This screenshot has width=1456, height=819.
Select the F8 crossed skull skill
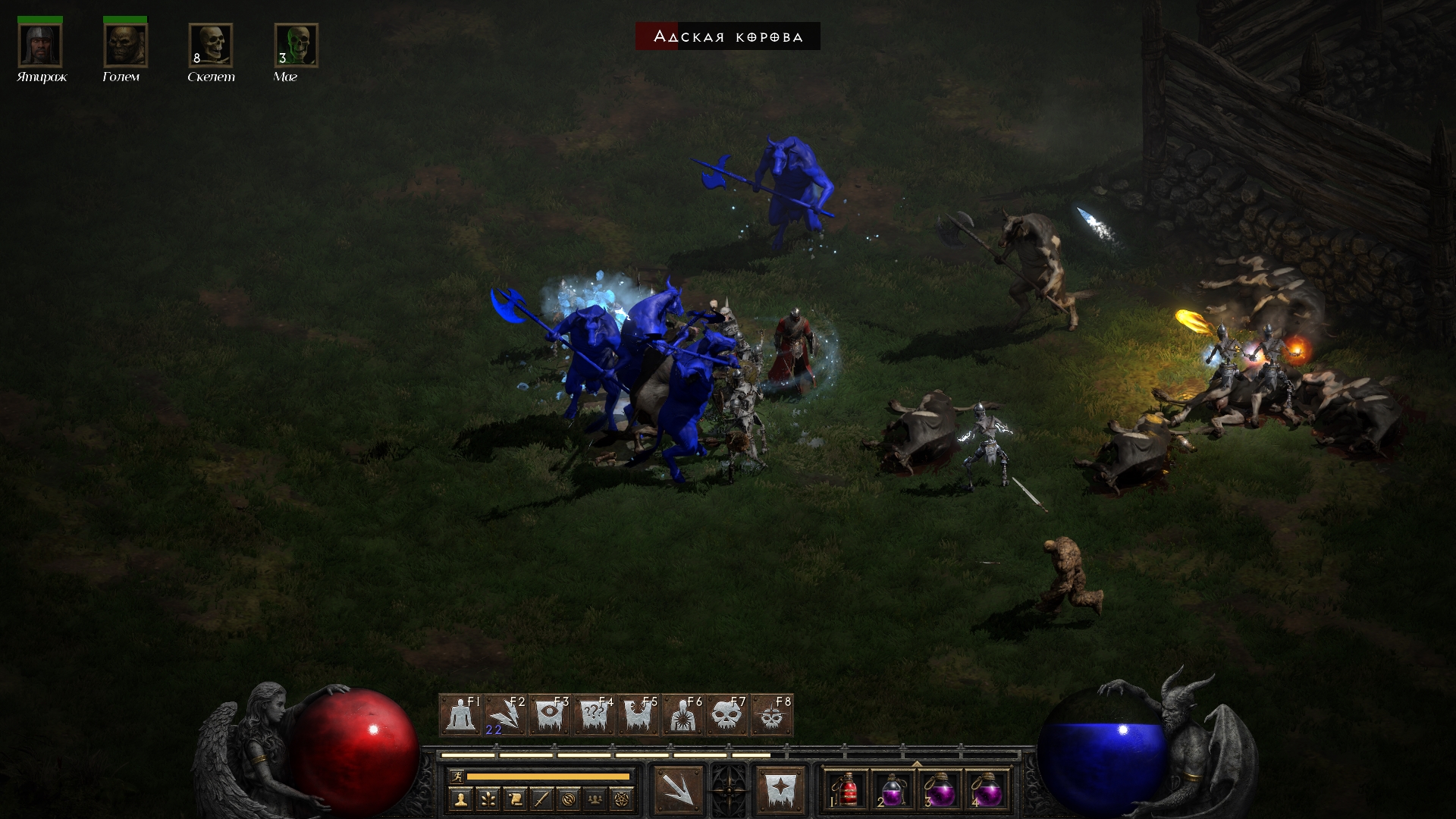(x=772, y=715)
